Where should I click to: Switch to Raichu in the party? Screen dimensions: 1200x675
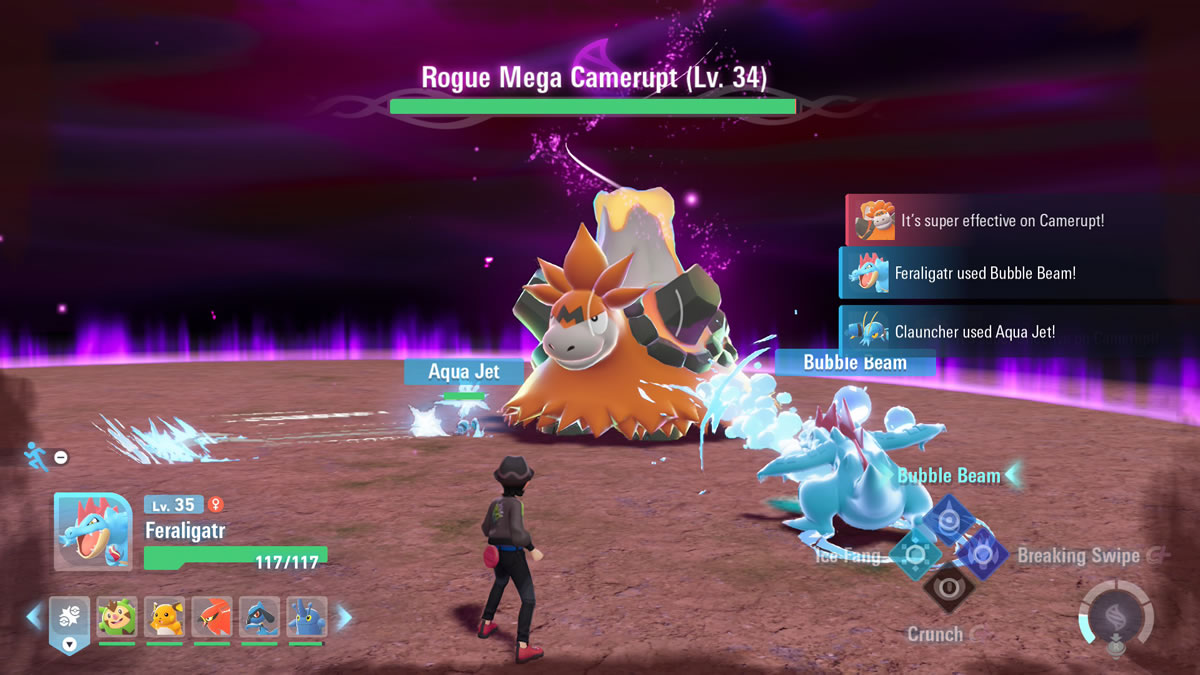165,618
